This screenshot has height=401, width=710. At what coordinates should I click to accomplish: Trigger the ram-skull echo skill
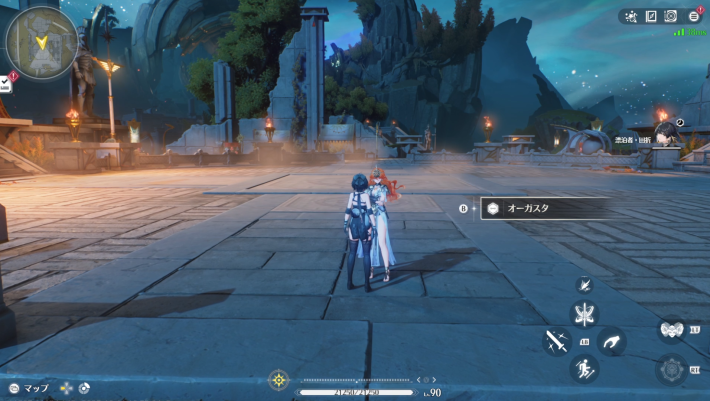coord(670,329)
